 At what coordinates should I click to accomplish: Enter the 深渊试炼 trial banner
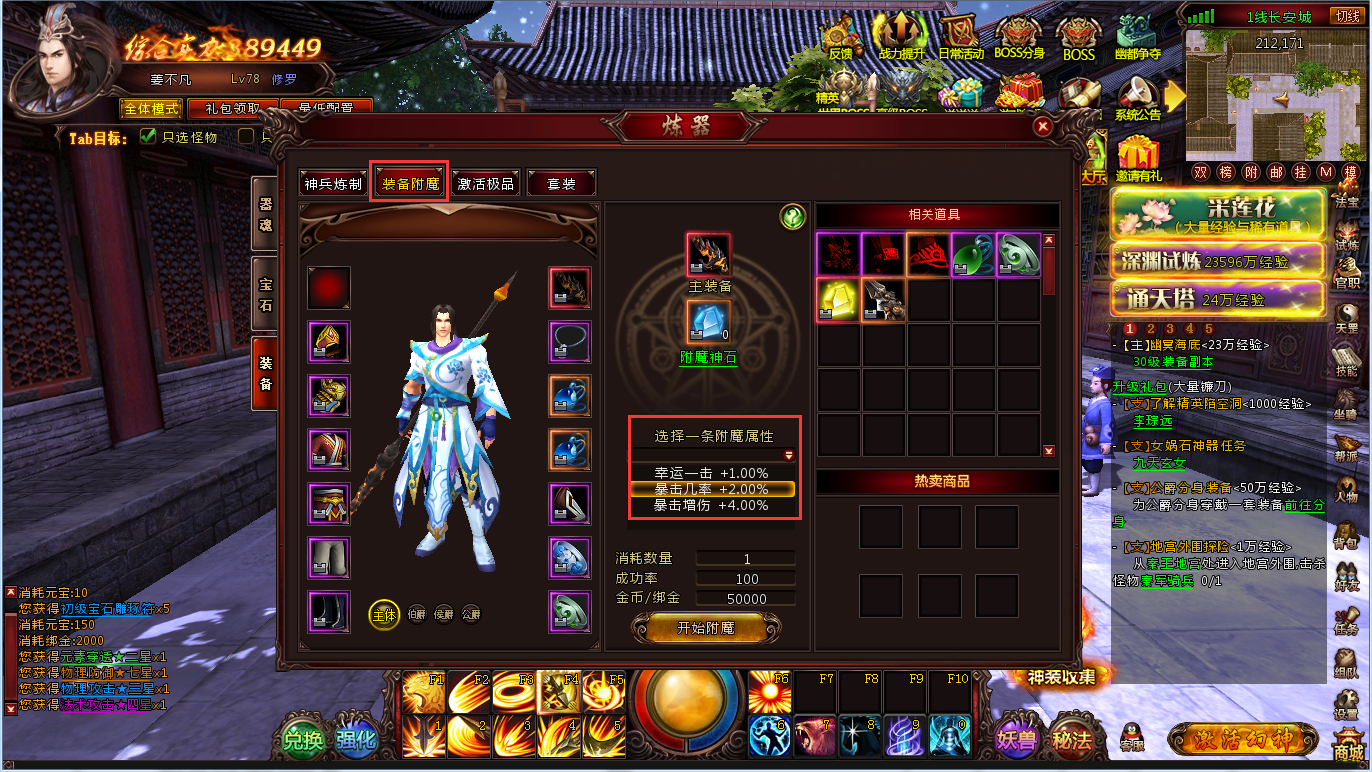tap(1217, 261)
